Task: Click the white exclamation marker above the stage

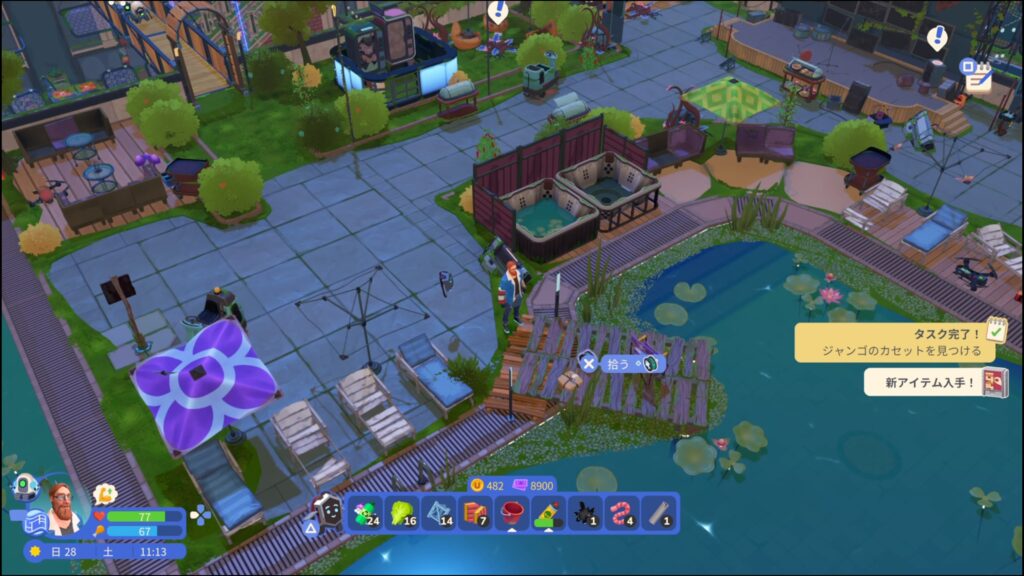Action: [937, 38]
